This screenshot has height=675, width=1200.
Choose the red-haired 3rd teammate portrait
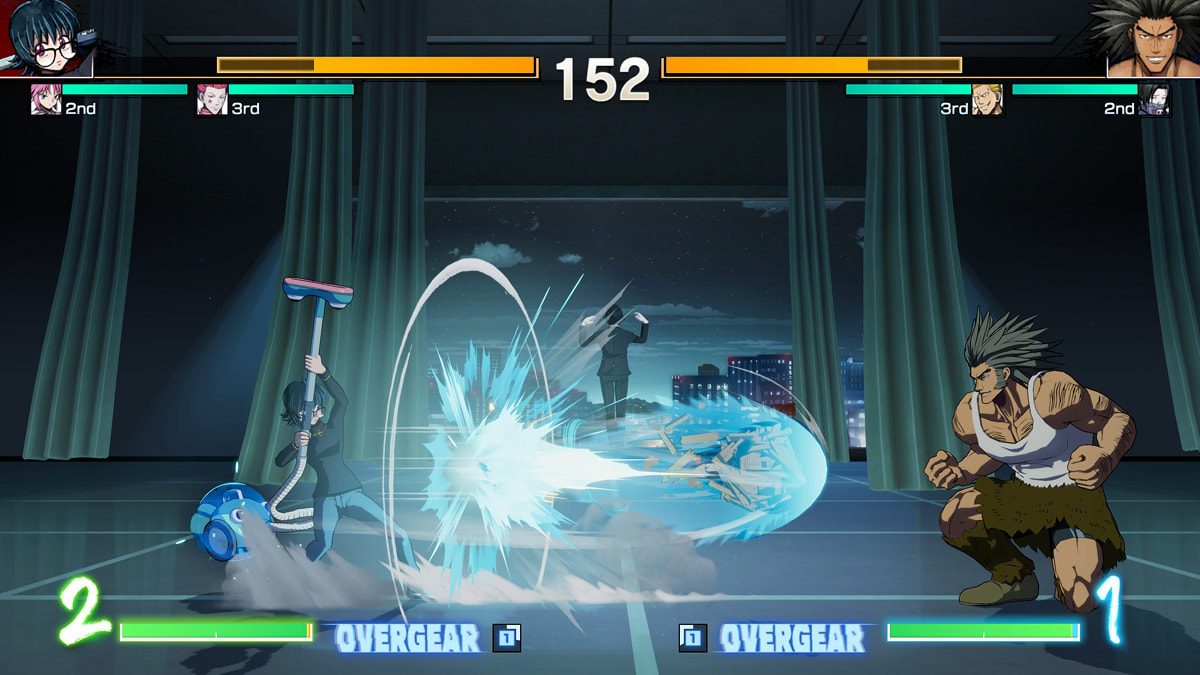tap(211, 100)
